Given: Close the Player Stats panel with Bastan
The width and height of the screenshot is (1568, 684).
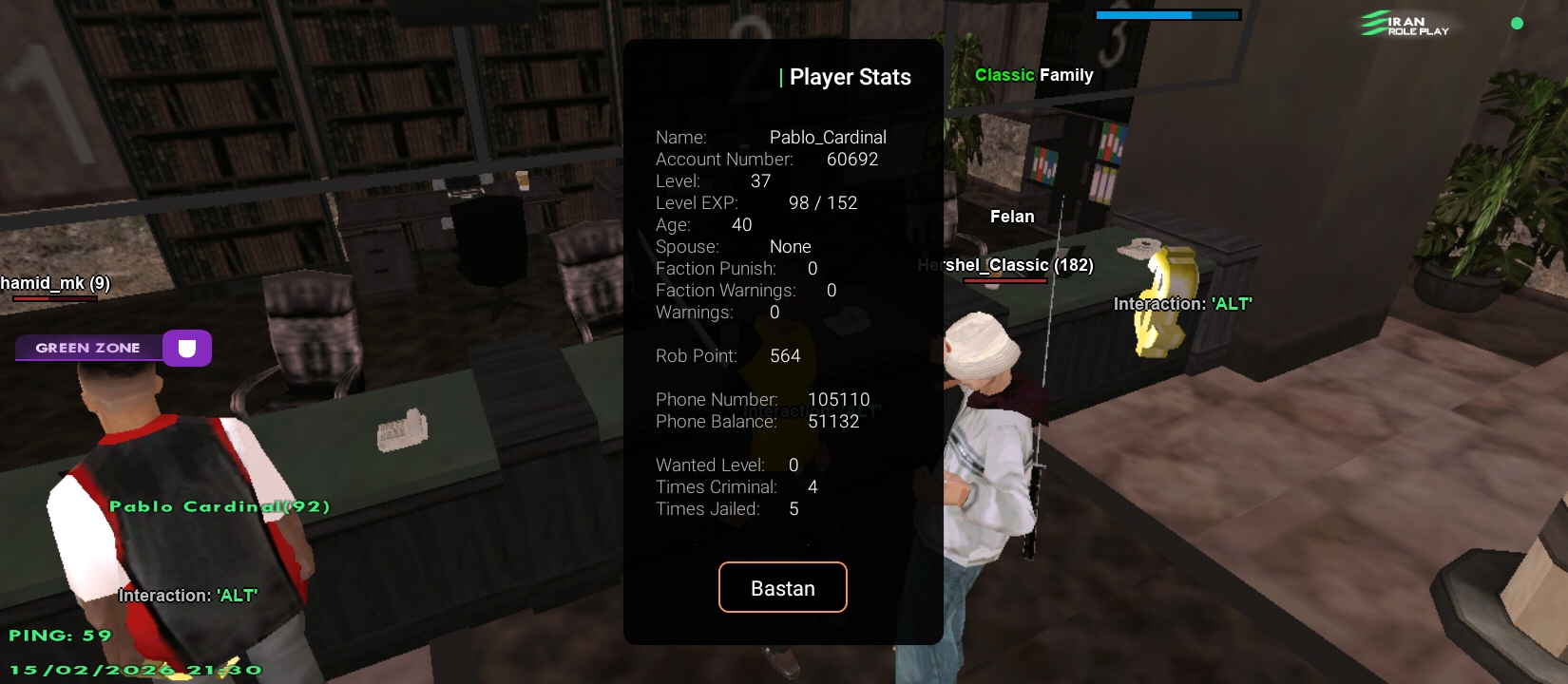Looking at the screenshot, I should click(782, 588).
